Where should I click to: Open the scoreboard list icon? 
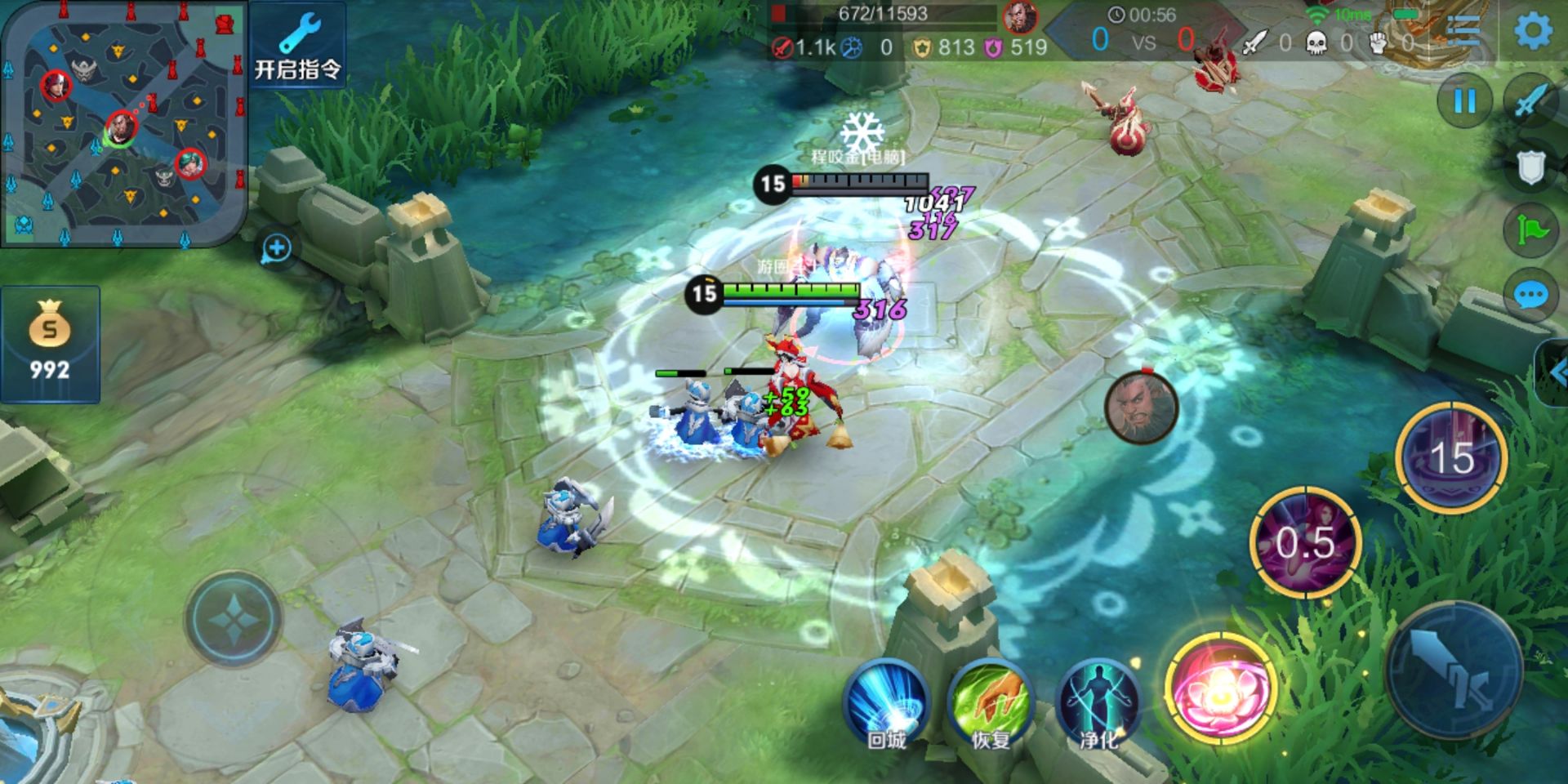coord(1463,31)
